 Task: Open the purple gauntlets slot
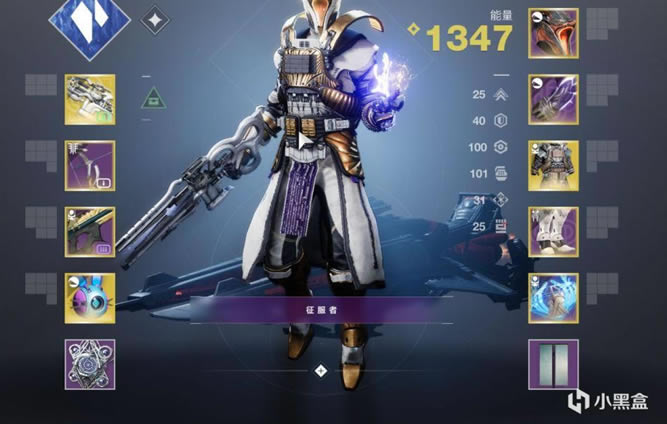(x=553, y=98)
